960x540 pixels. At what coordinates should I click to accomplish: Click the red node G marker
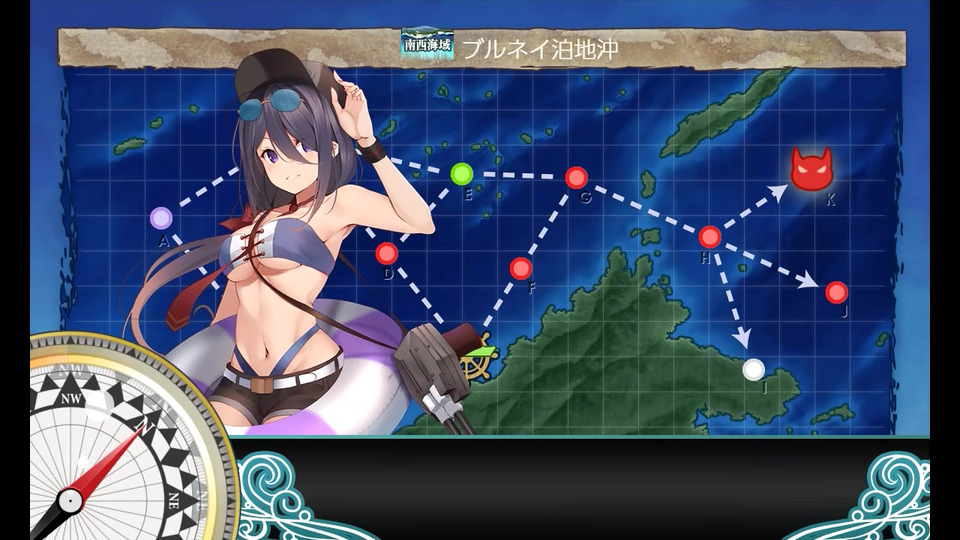tap(576, 178)
